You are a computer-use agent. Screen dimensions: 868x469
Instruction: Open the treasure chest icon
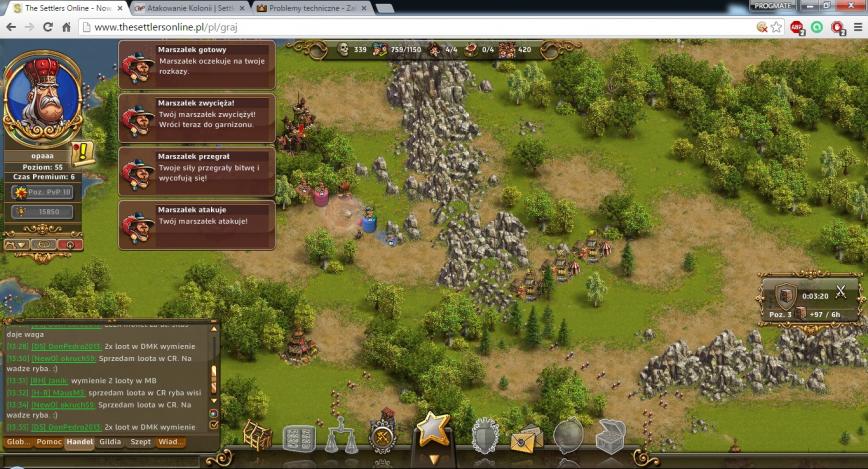tap(610, 436)
